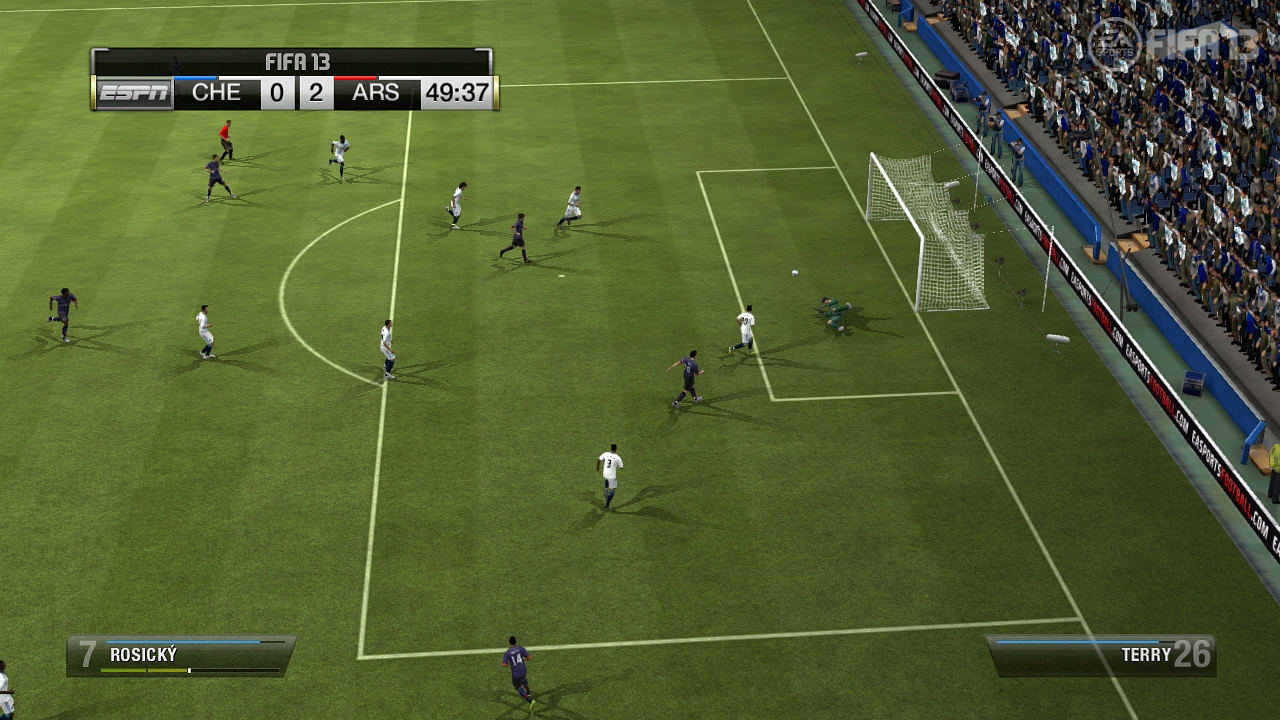Select the Terry player name panel

(1101, 655)
